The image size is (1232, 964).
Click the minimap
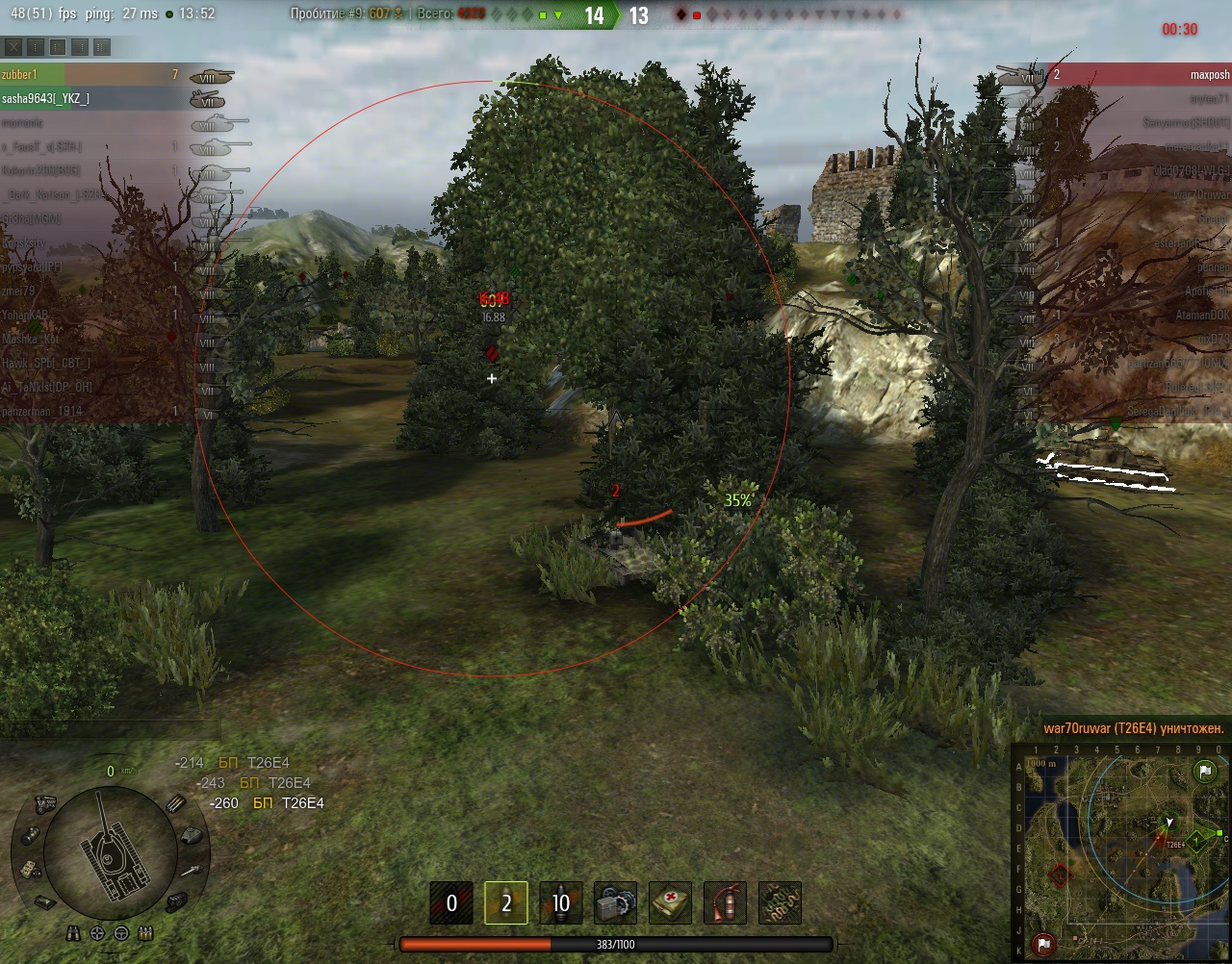1121,851
